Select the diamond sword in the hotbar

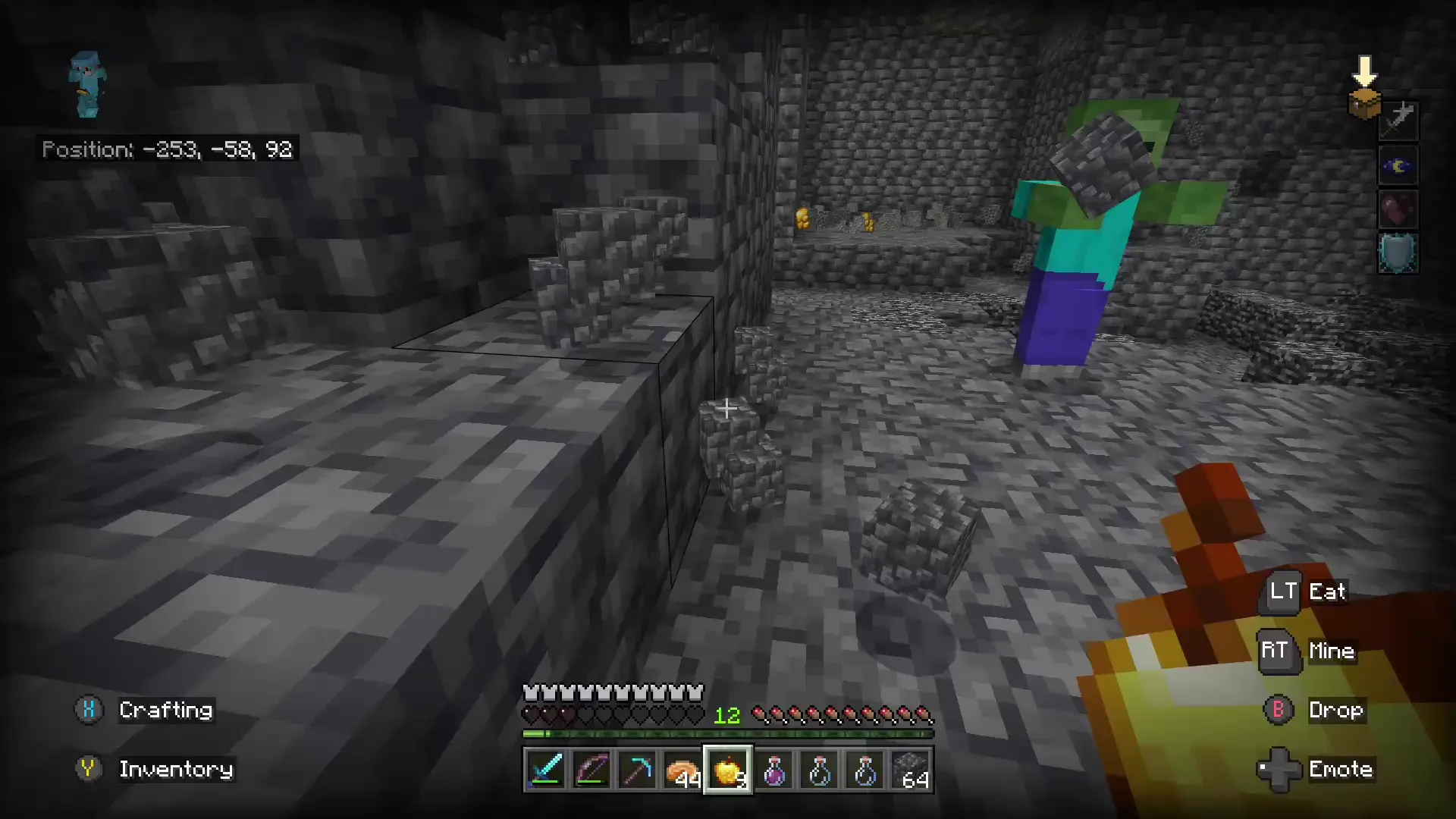click(x=546, y=770)
